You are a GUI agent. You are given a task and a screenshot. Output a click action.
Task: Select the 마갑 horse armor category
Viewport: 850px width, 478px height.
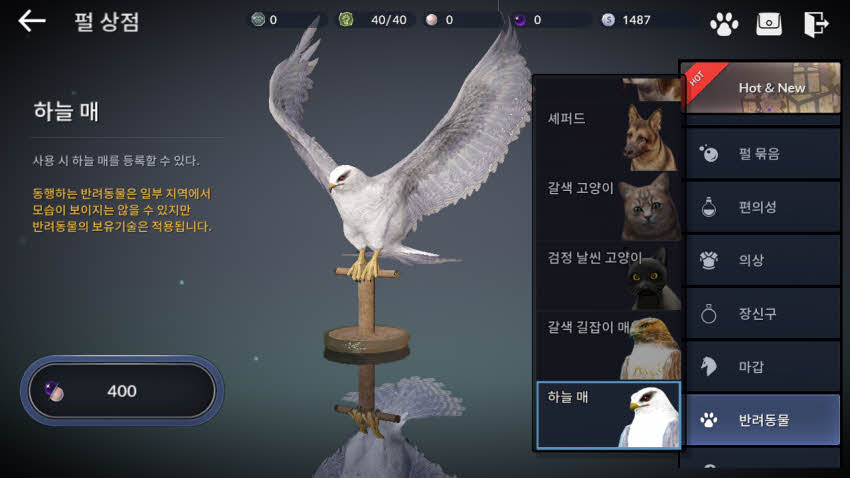click(763, 366)
